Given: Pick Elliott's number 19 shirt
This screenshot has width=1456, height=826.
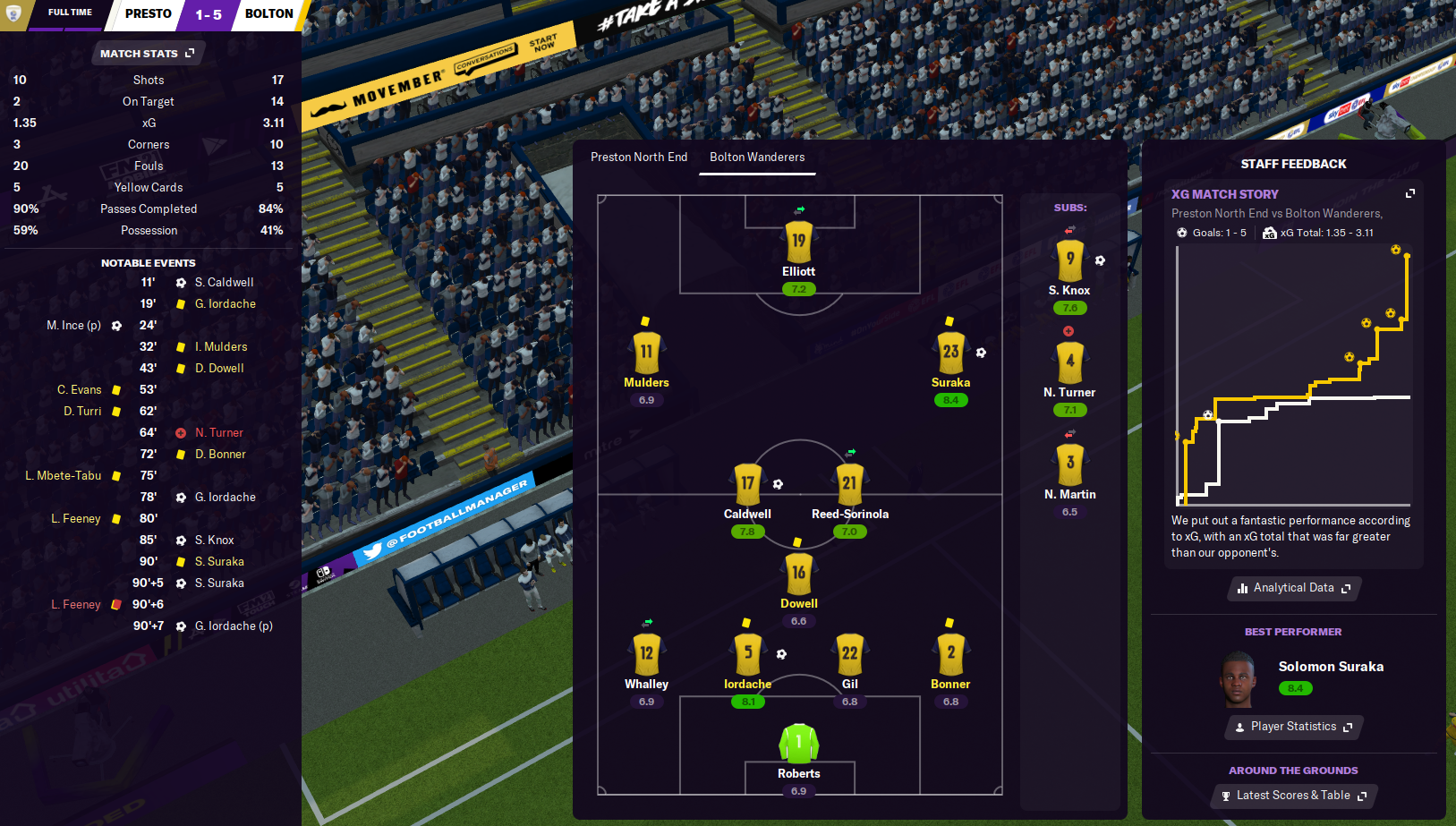Looking at the screenshot, I should [x=798, y=241].
